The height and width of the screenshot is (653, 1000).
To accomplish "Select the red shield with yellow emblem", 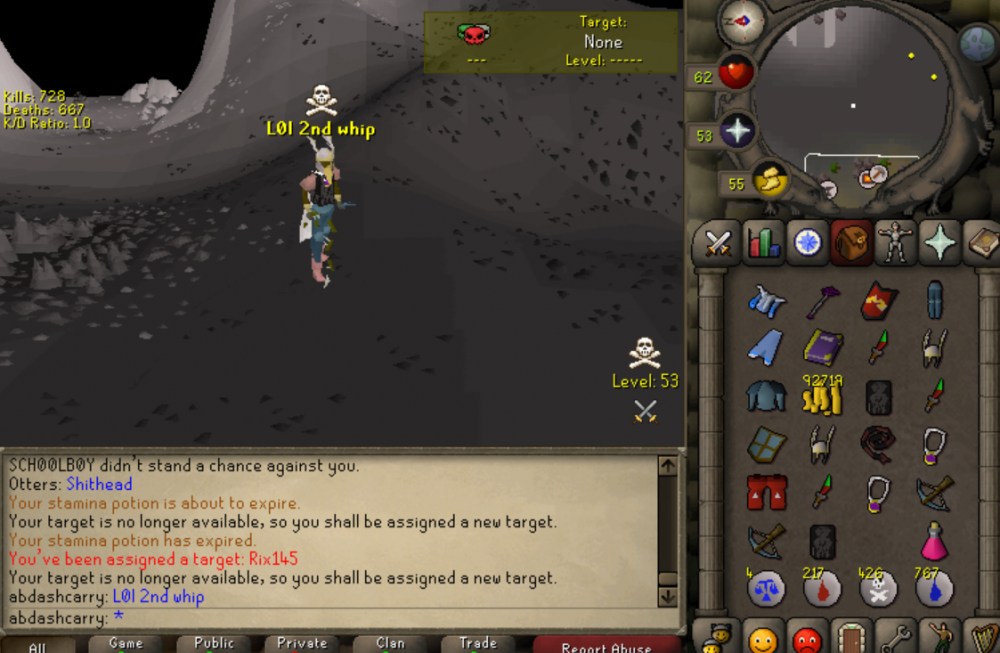I will pos(879,299).
